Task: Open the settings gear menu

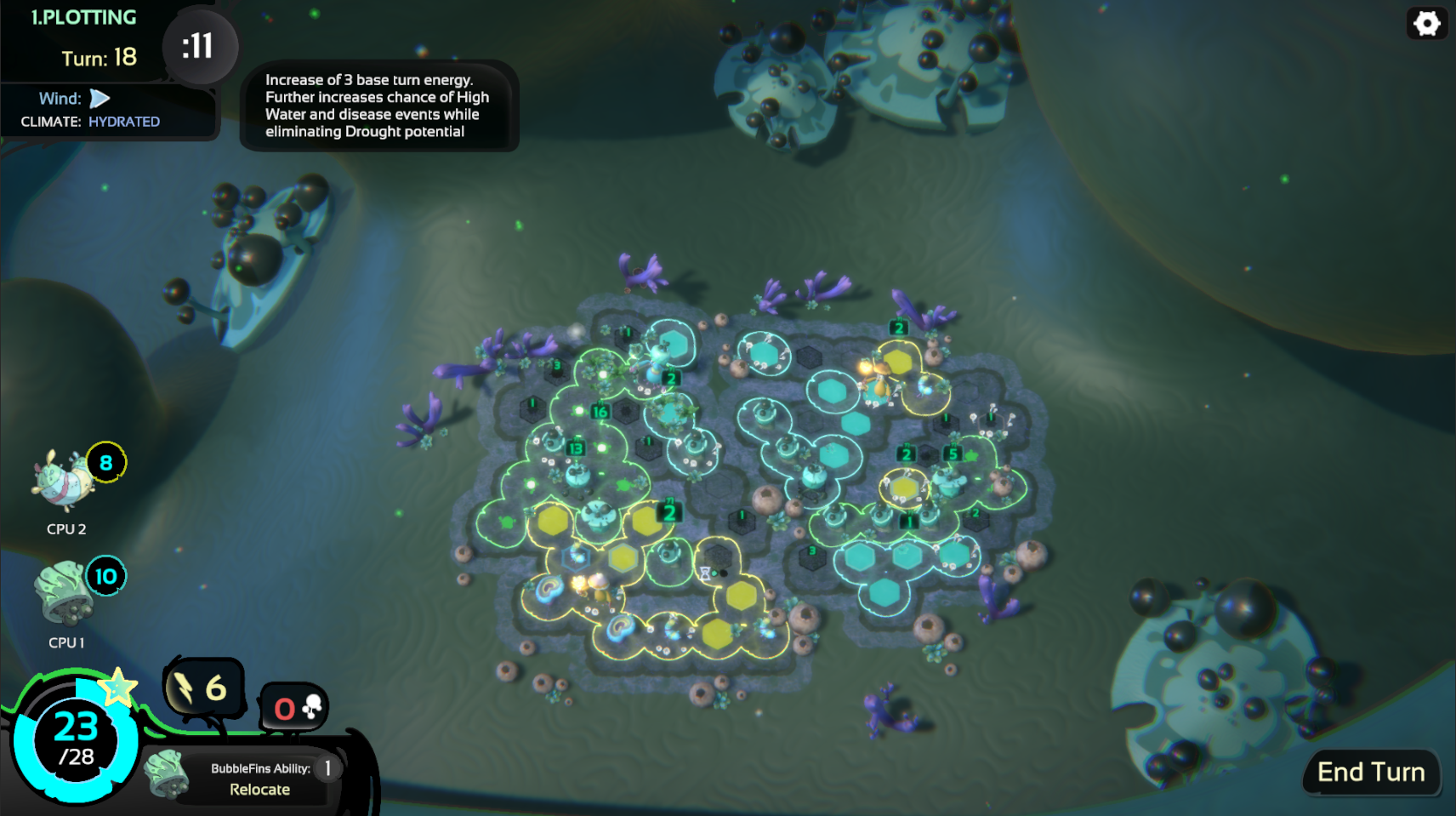Action: coord(1427,23)
